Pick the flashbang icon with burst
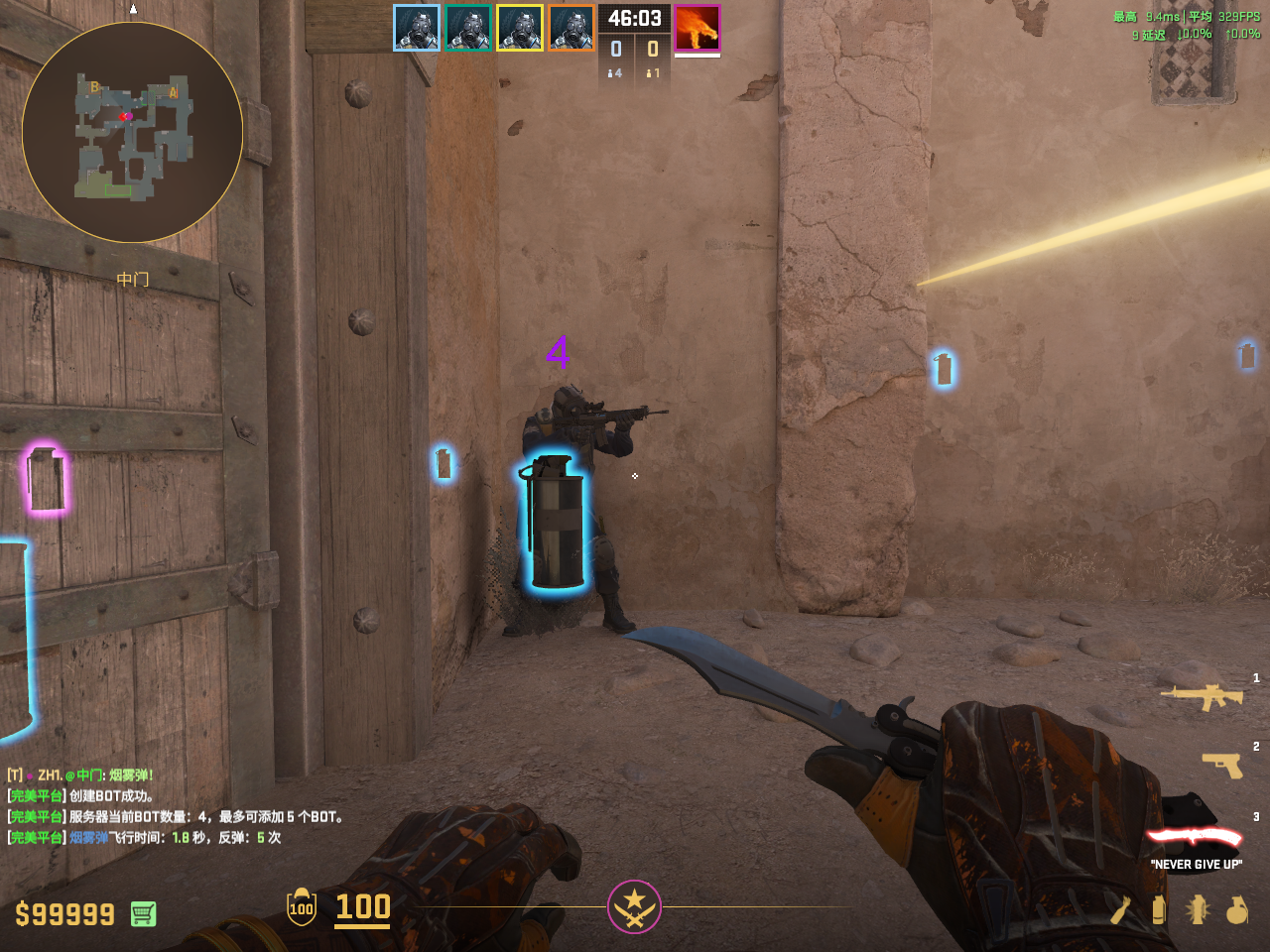The image size is (1270, 952). pos(1198,909)
